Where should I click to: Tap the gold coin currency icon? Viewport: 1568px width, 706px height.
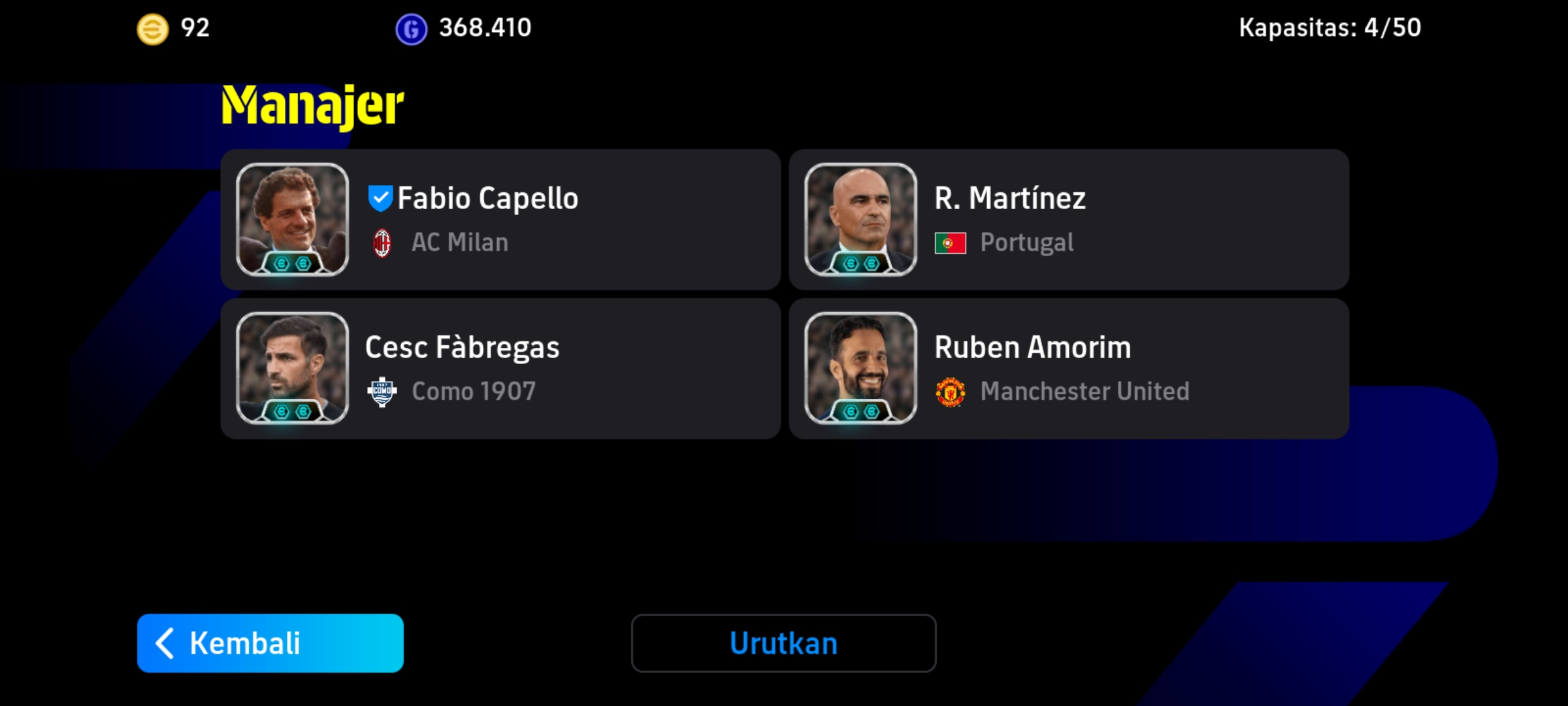pyautogui.click(x=152, y=29)
